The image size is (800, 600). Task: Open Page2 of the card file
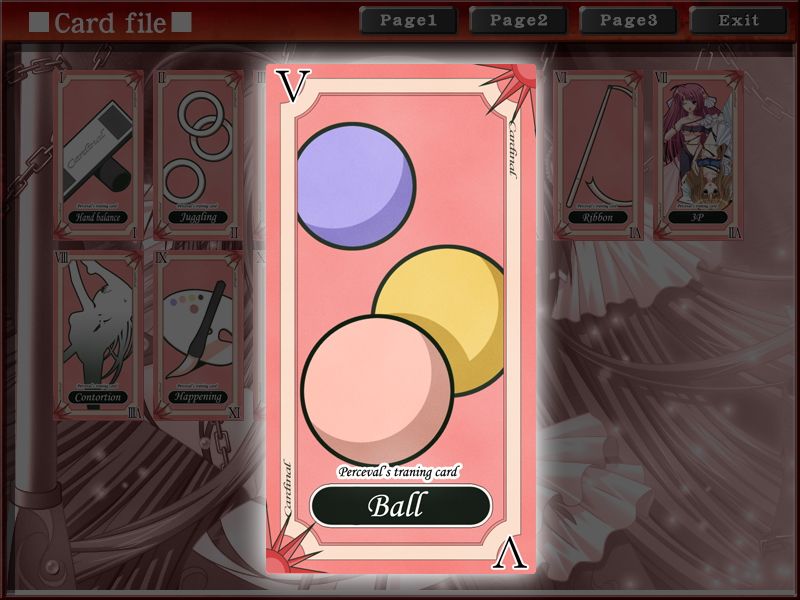[x=518, y=20]
